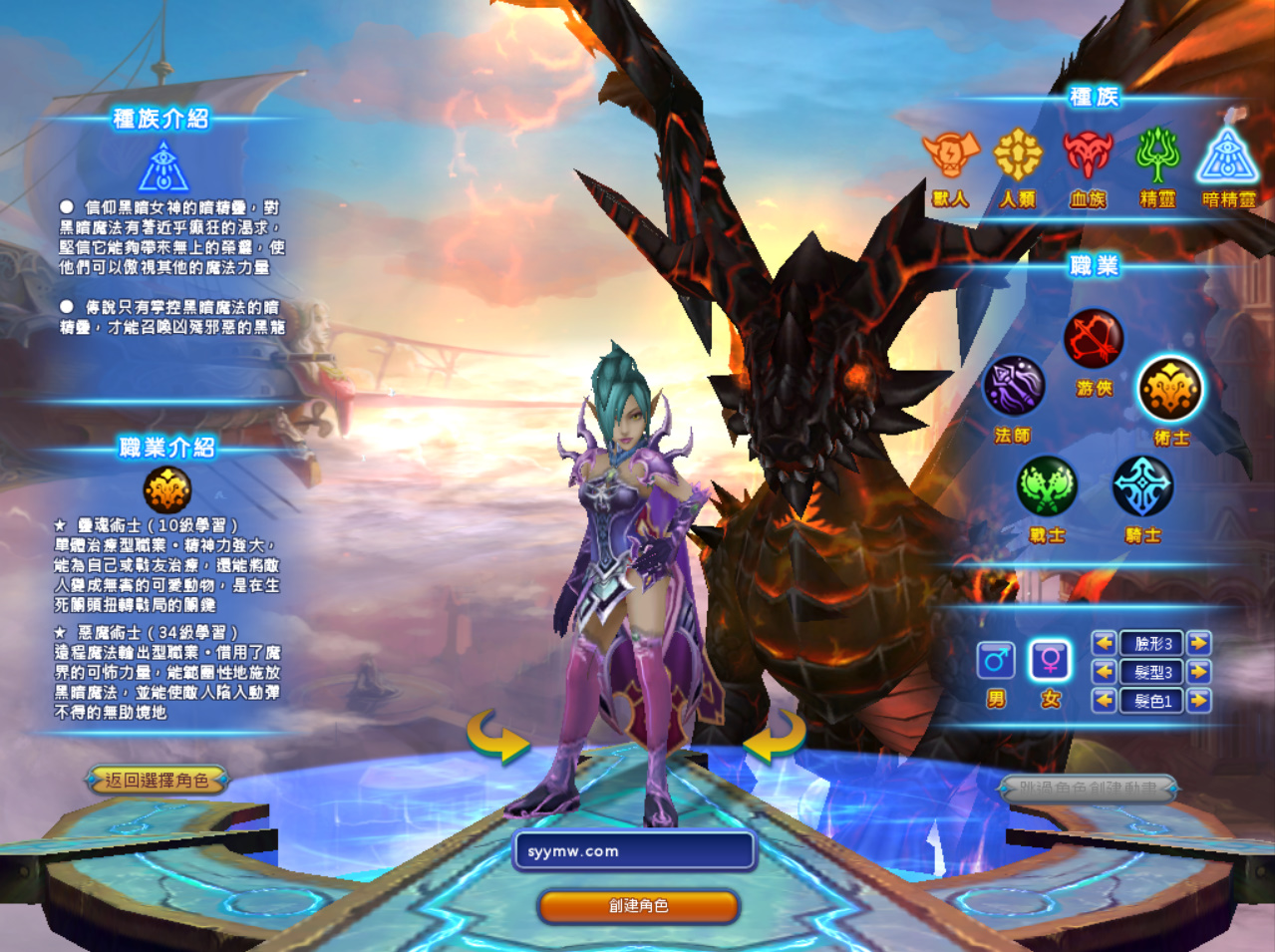
Task: Choose the 法師 (Mage) class icon
Action: (x=1014, y=387)
